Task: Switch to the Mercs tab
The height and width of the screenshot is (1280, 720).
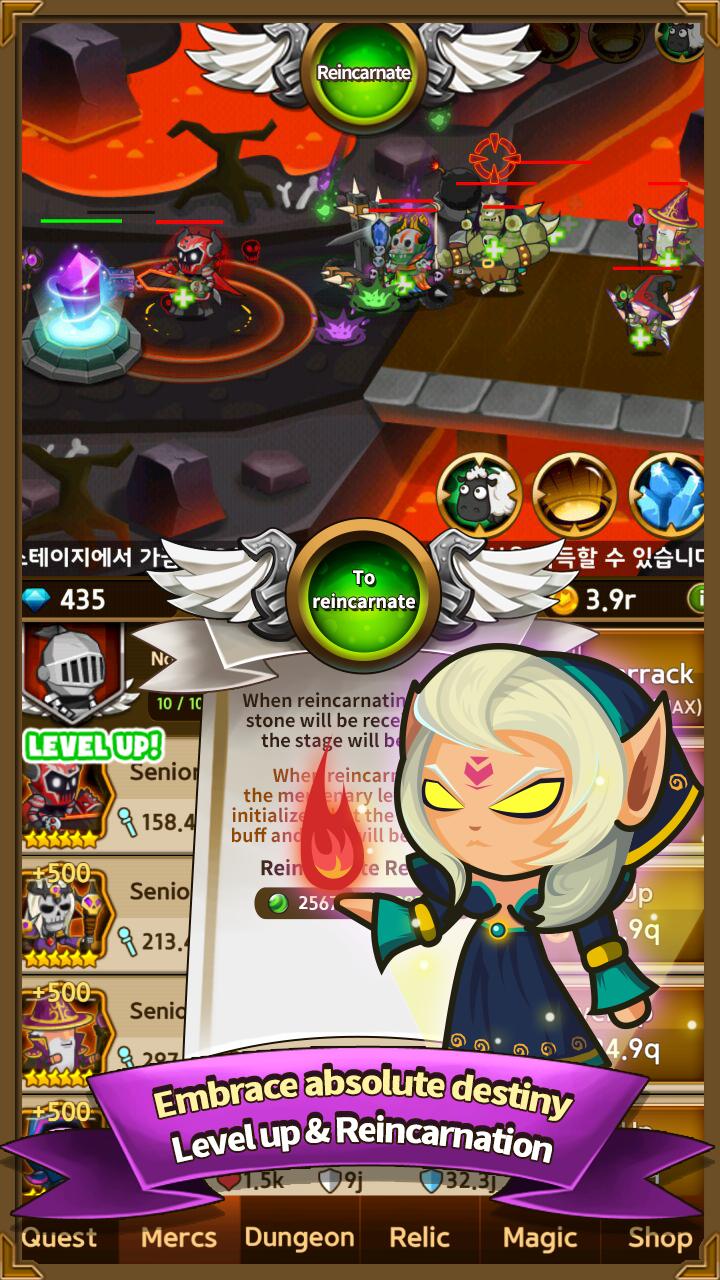Action: click(179, 1237)
